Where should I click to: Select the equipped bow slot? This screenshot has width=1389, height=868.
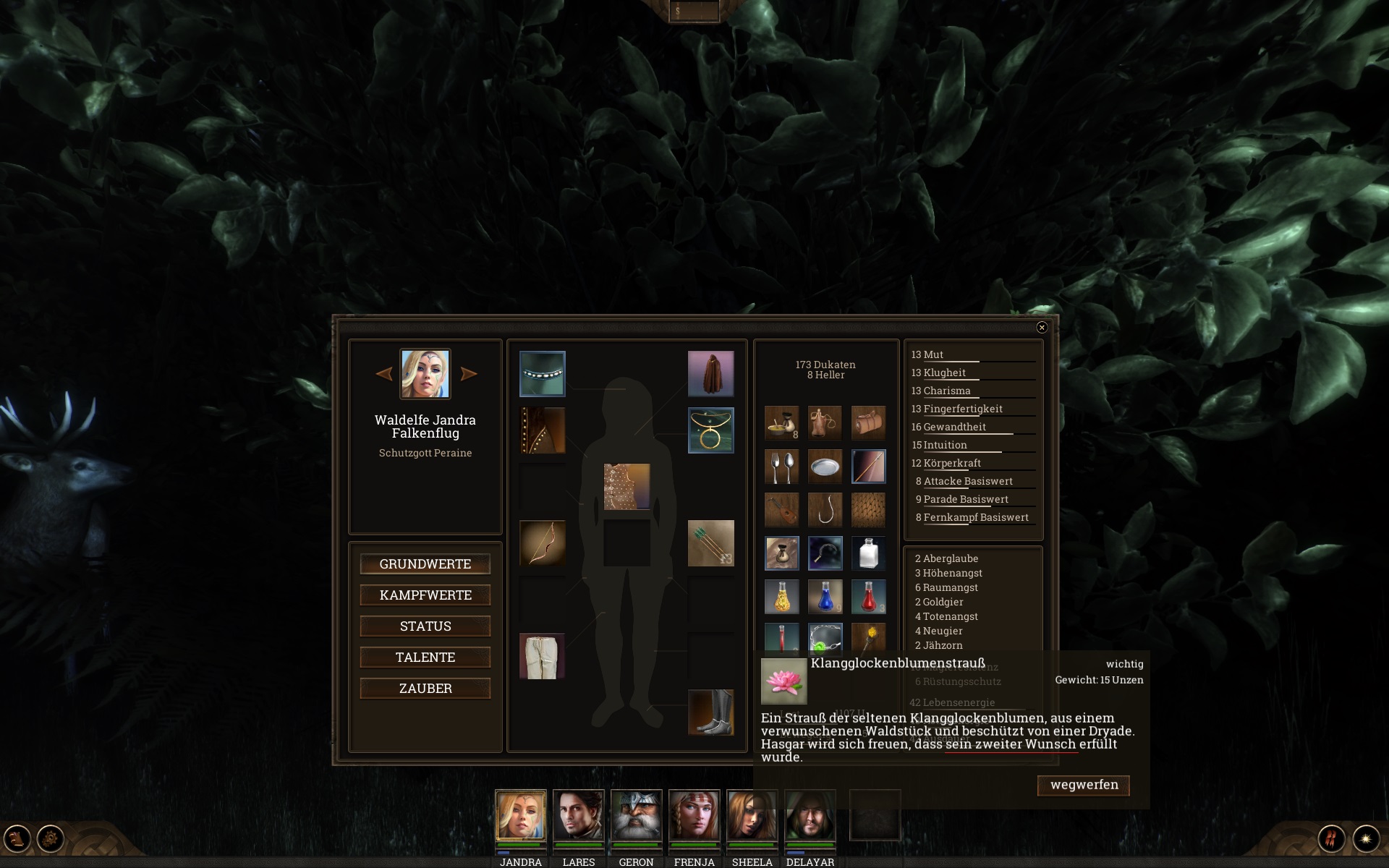coord(542,543)
